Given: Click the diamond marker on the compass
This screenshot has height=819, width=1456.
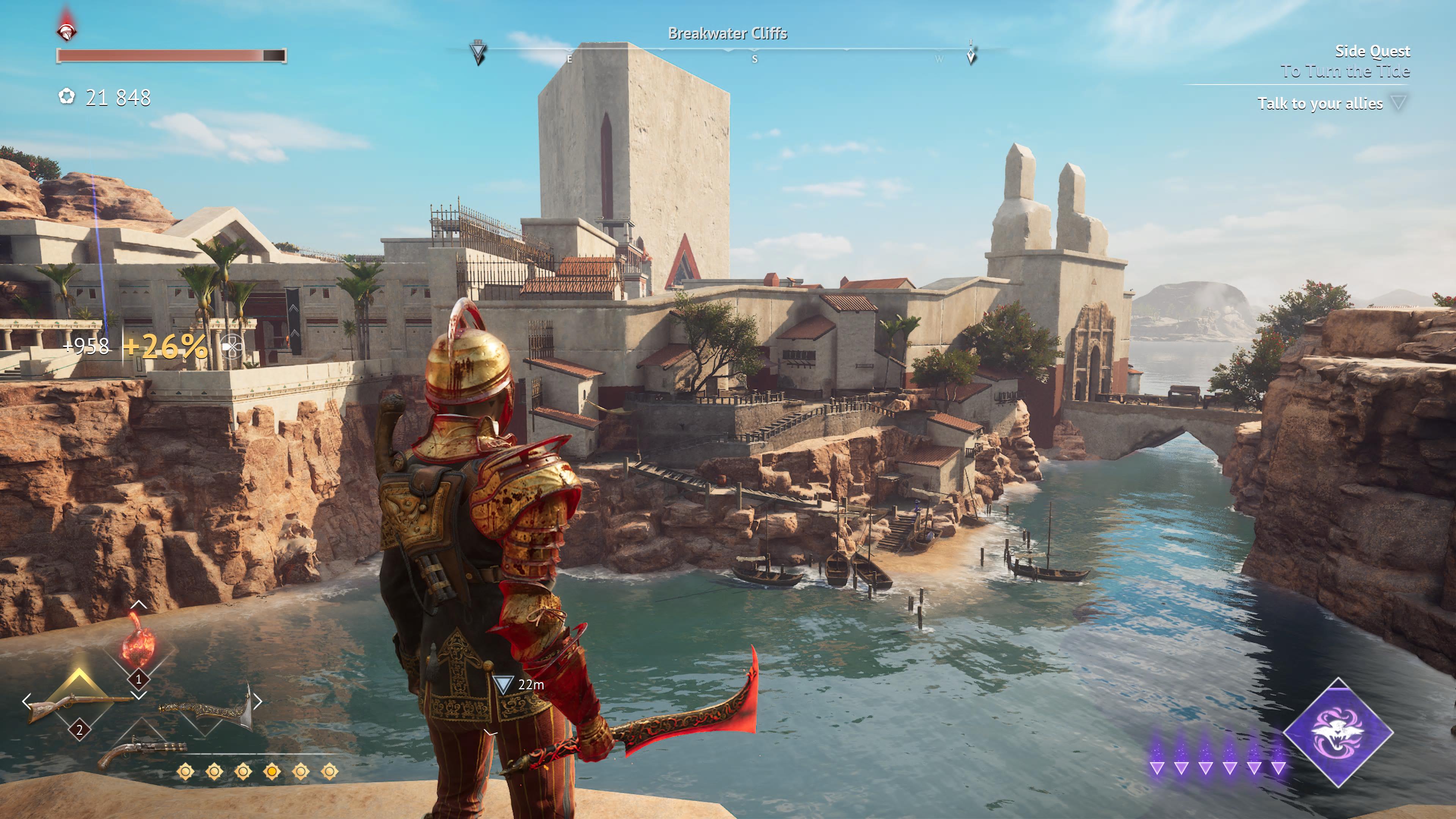Looking at the screenshot, I should [x=971, y=55].
